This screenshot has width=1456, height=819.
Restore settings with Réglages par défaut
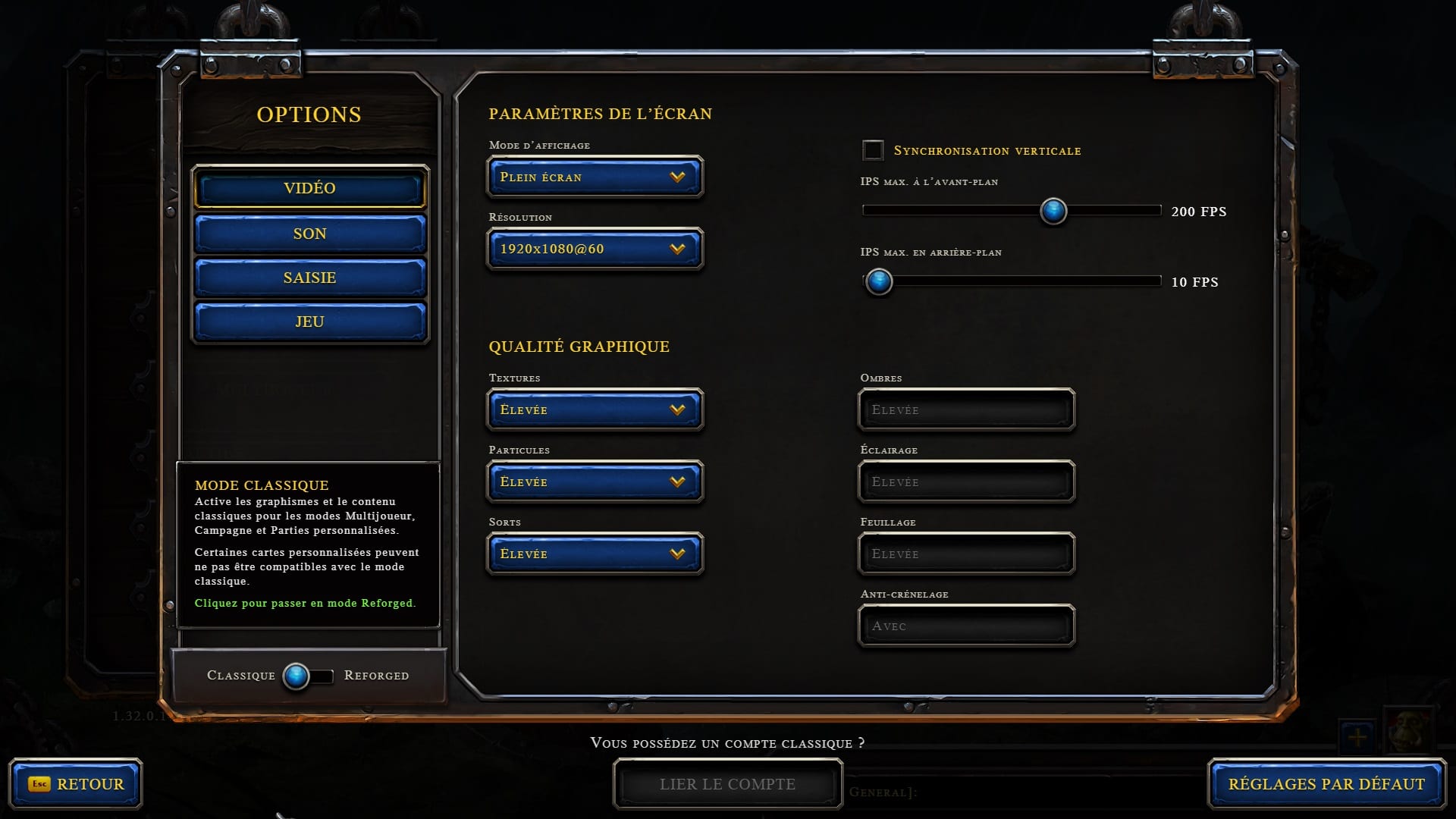(1326, 784)
